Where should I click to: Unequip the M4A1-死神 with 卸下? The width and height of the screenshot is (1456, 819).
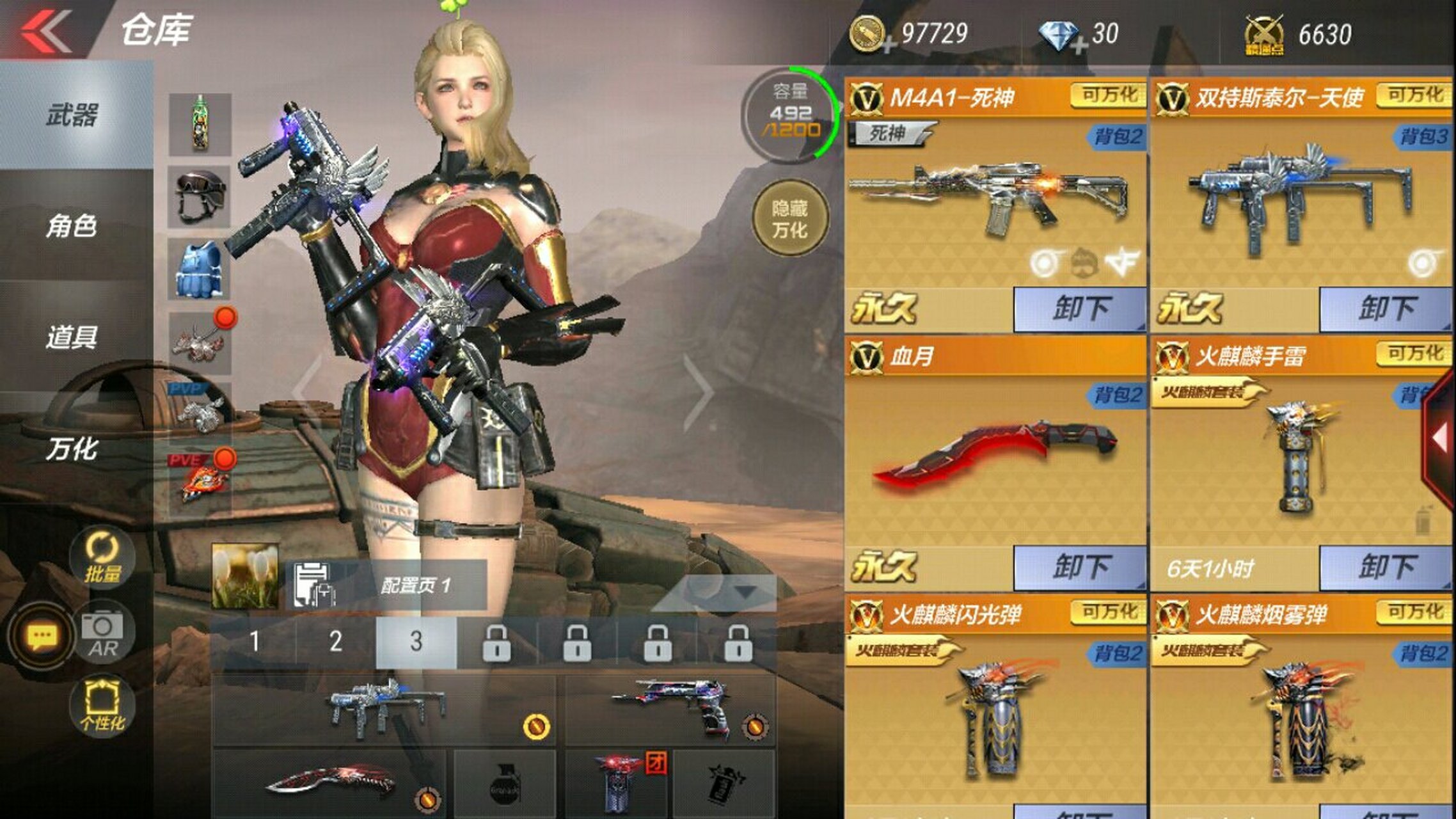(x=1080, y=309)
